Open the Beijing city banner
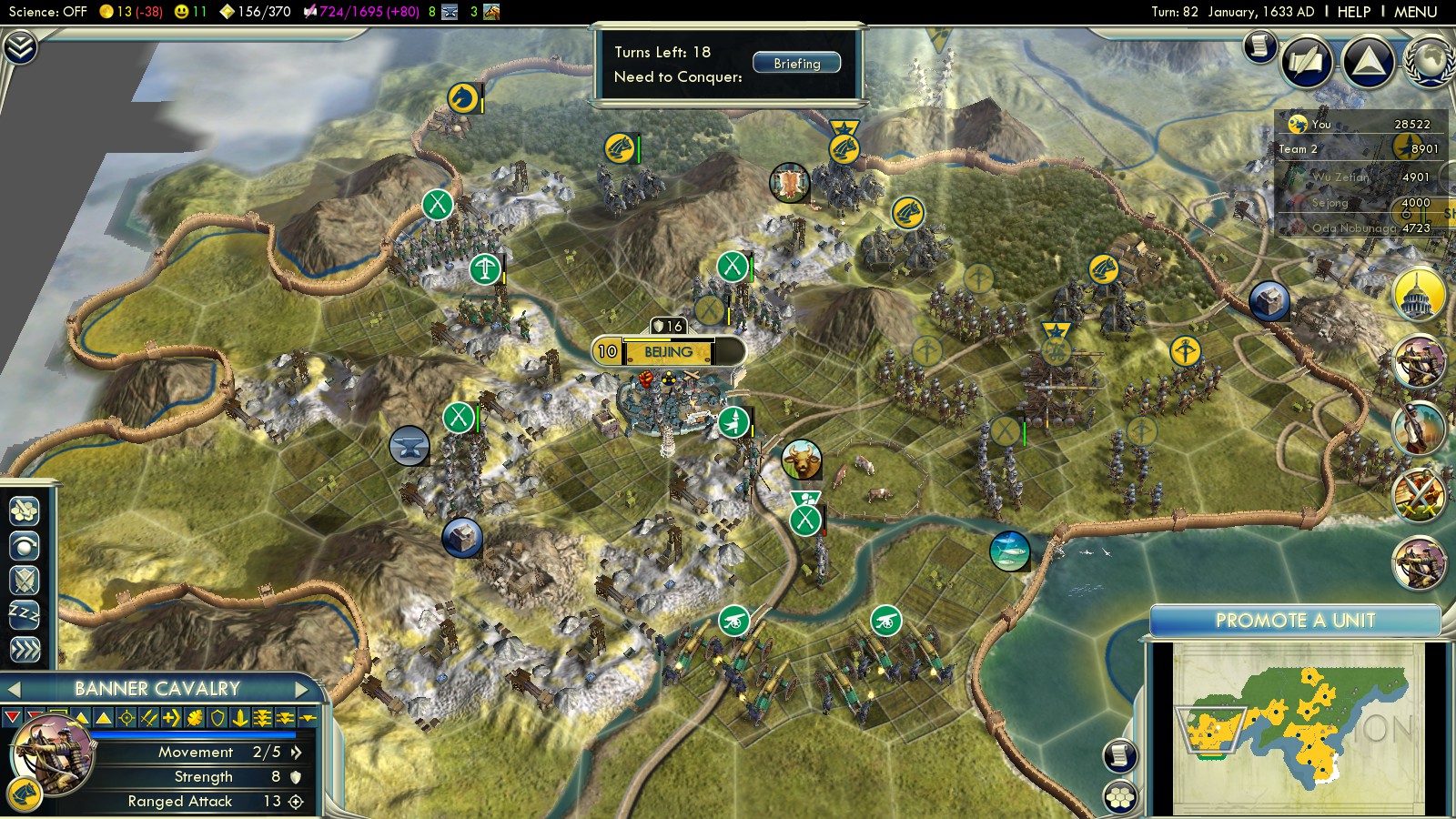The image size is (1456, 819). click(x=668, y=351)
